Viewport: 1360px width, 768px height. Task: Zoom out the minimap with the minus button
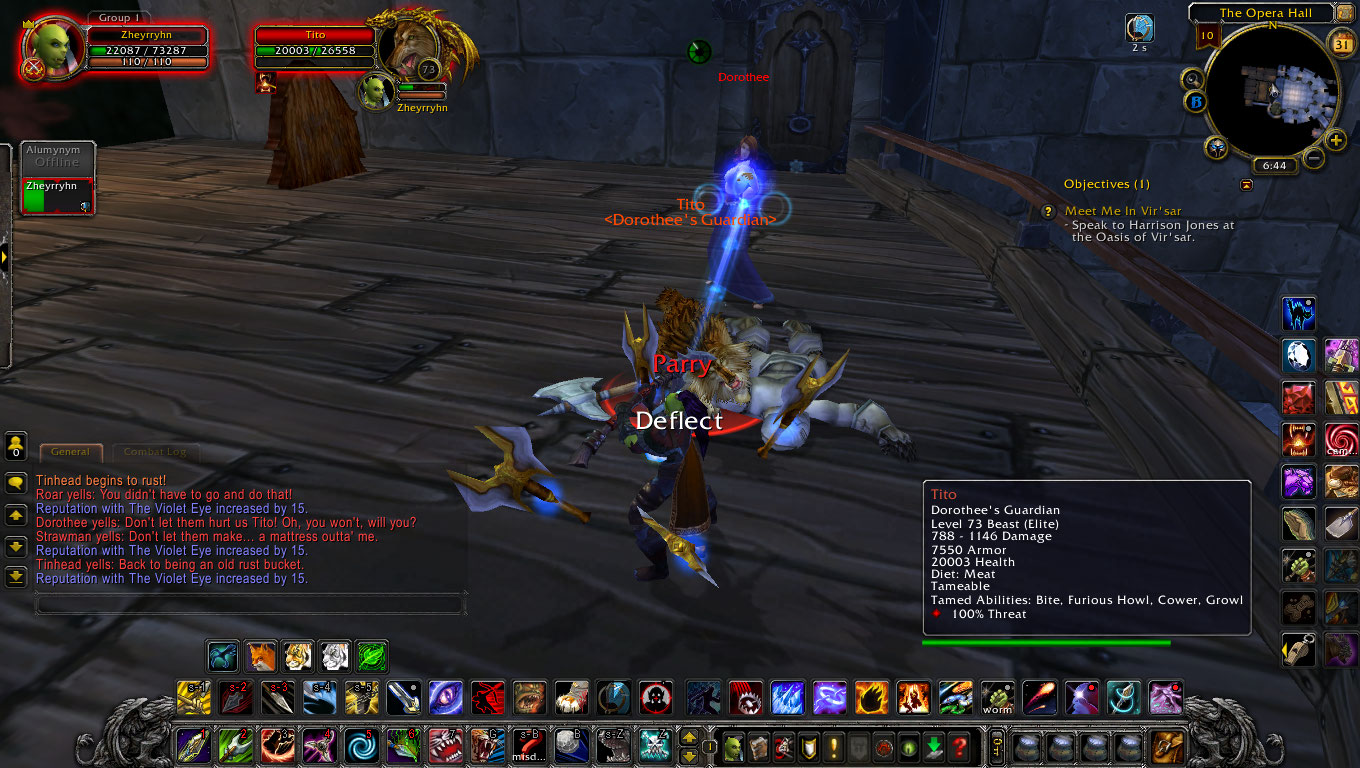[x=1312, y=156]
